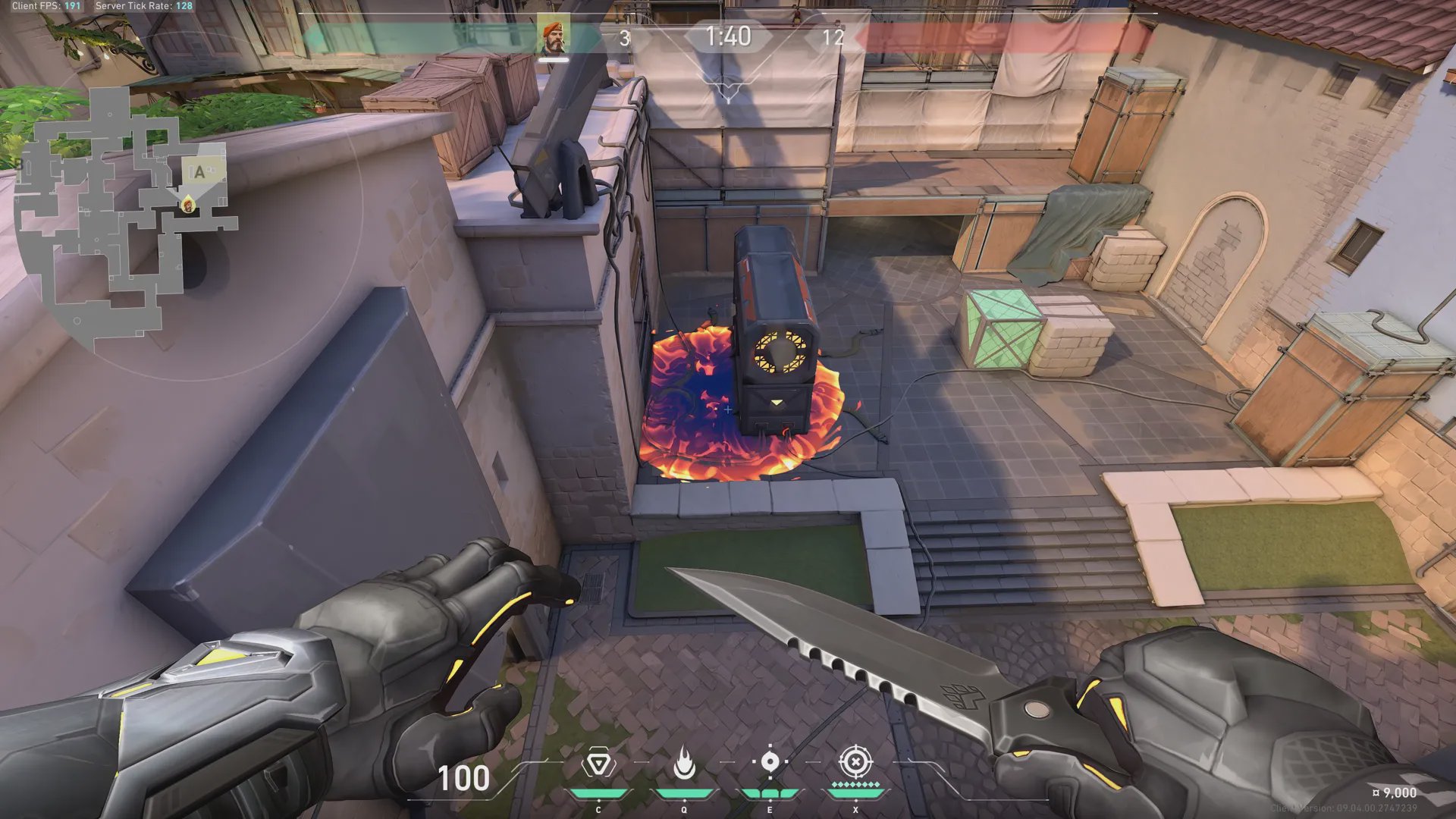Viewport: 1456px width, 819px height.
Task: Activate the Stim Beacon ability icon
Action: point(598,764)
